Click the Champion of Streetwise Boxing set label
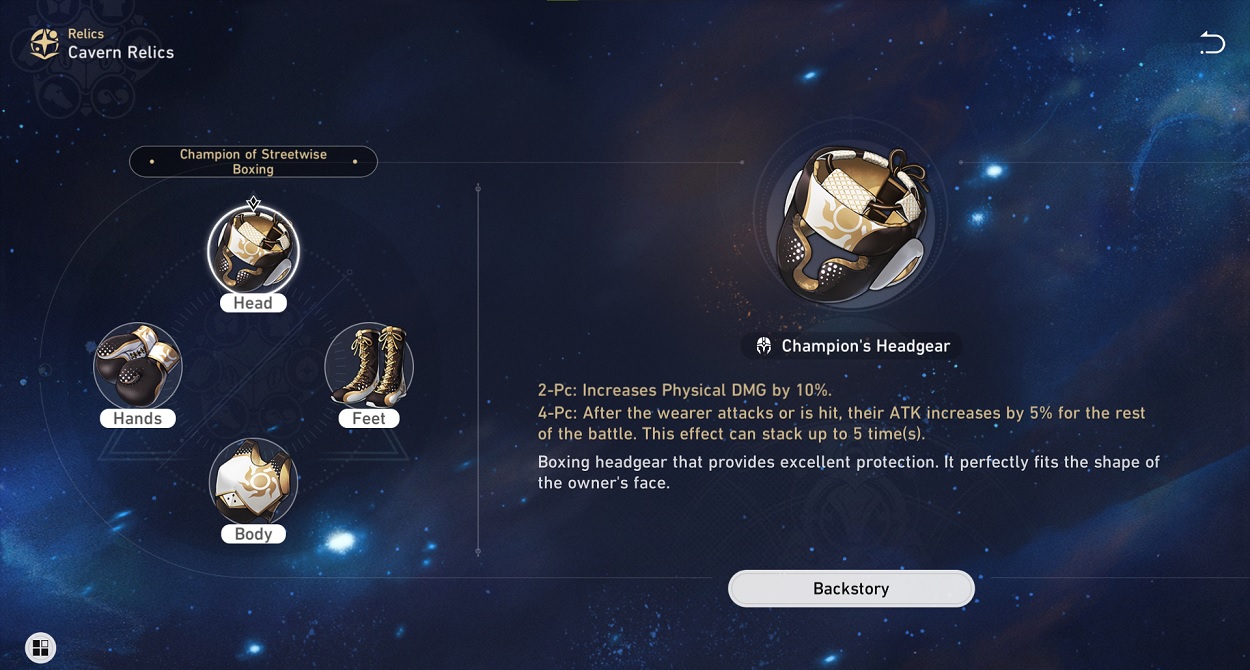This screenshot has width=1250, height=670. [x=253, y=162]
